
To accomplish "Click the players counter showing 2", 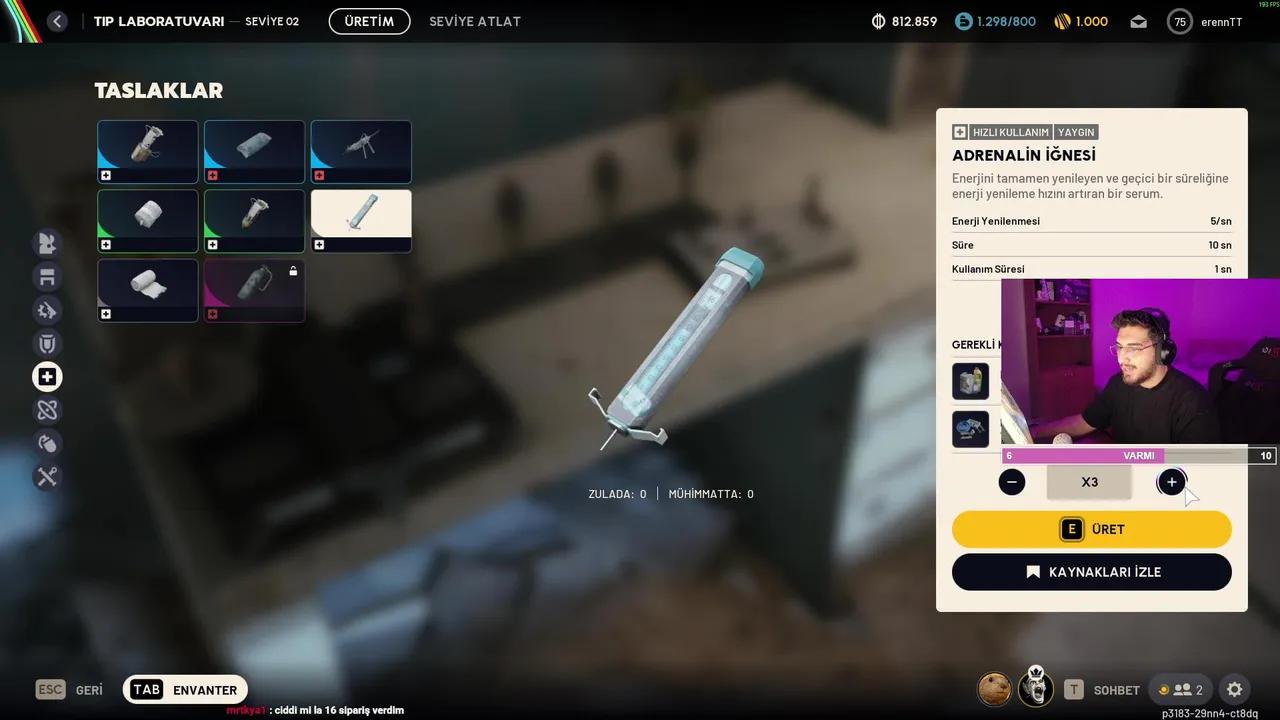I will click(x=1181, y=689).
